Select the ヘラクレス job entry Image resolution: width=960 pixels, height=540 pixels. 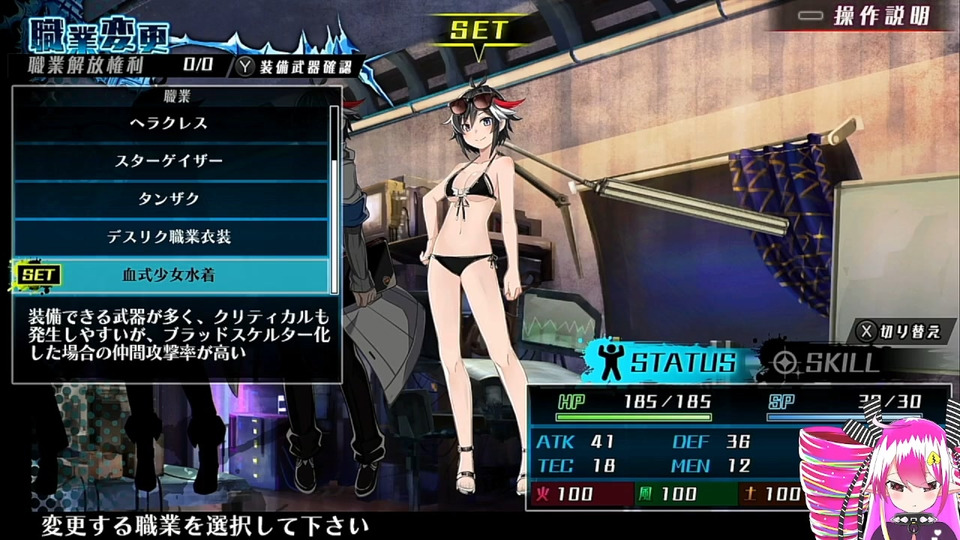pyautogui.click(x=169, y=124)
